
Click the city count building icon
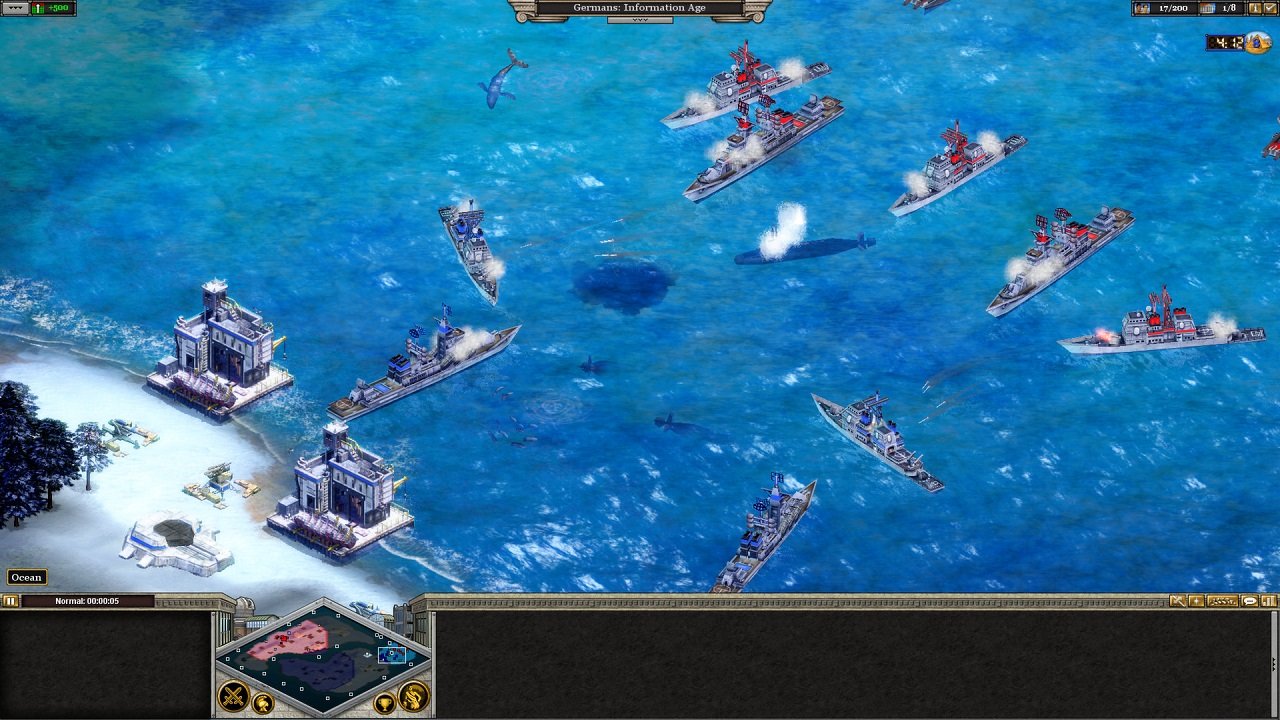(1207, 9)
